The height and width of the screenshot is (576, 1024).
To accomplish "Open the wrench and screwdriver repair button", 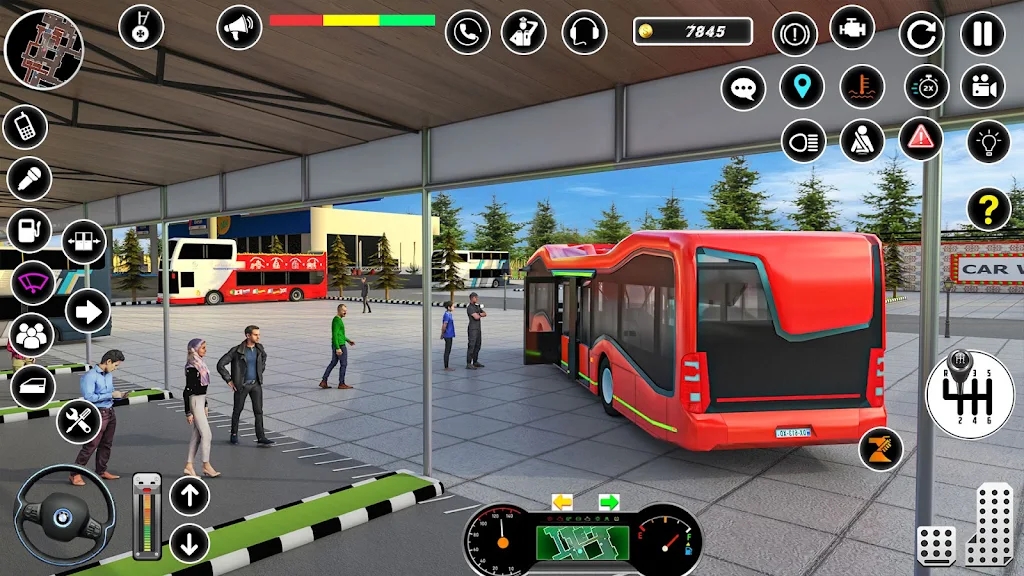I will 79,421.
